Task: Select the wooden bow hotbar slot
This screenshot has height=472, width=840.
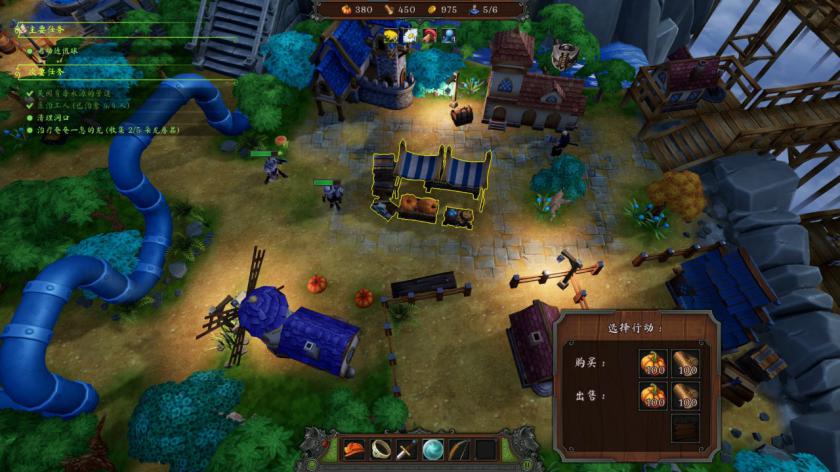Action: 459,449
